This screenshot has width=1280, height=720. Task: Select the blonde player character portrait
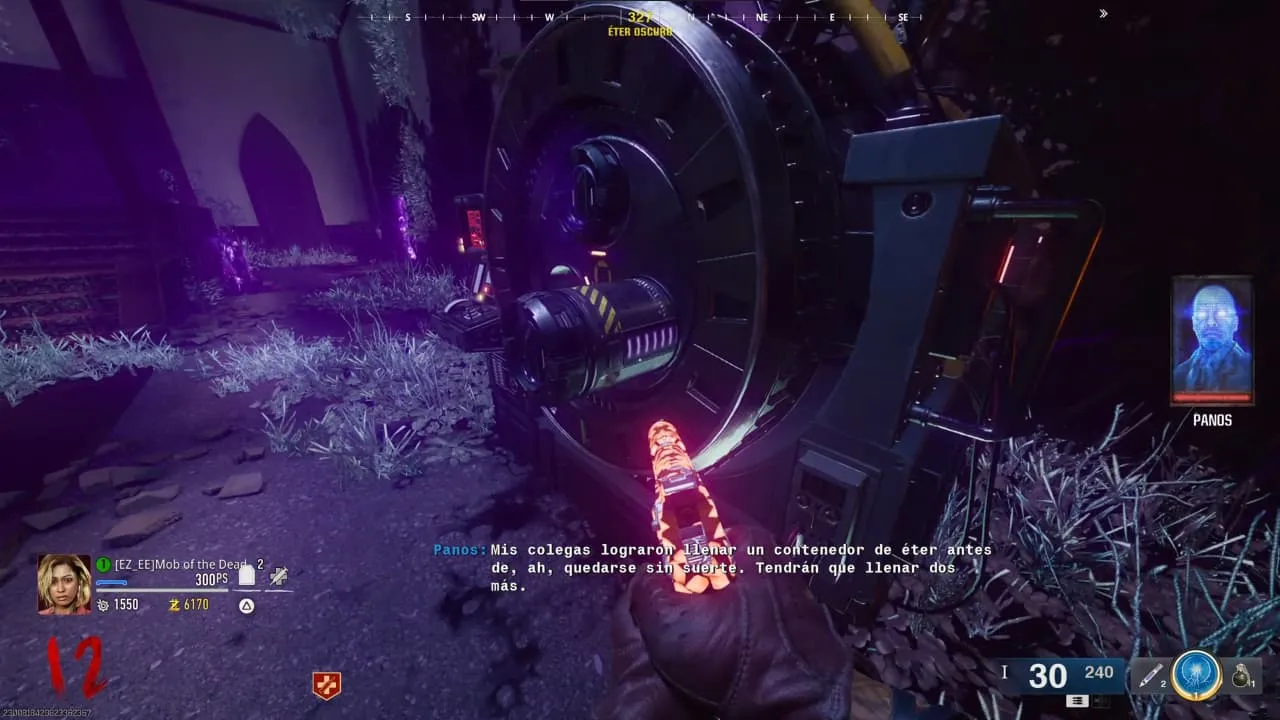click(64, 584)
